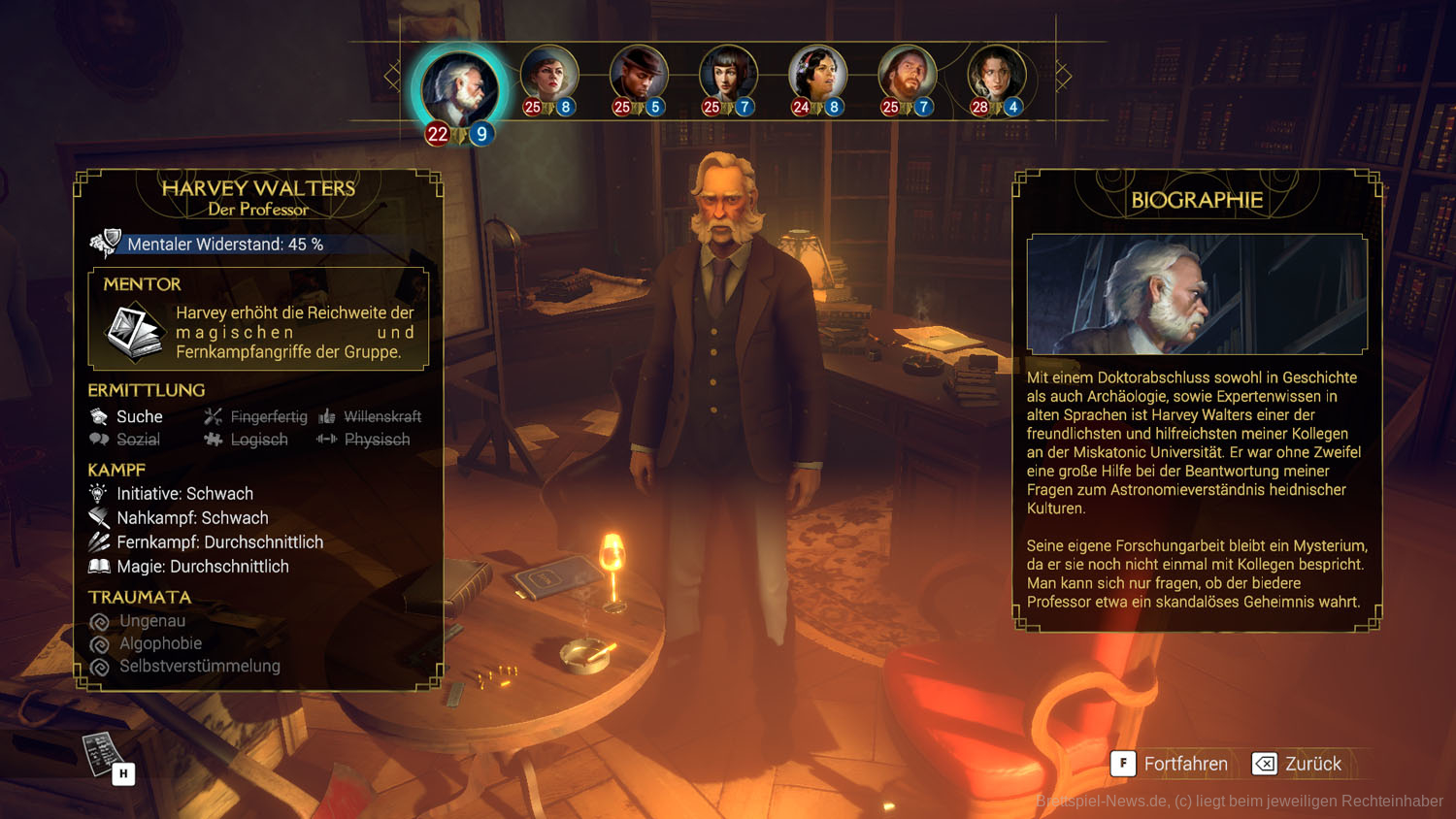
Task: Click the Selbstverstümmelung trauma entry
Action: click(x=199, y=667)
